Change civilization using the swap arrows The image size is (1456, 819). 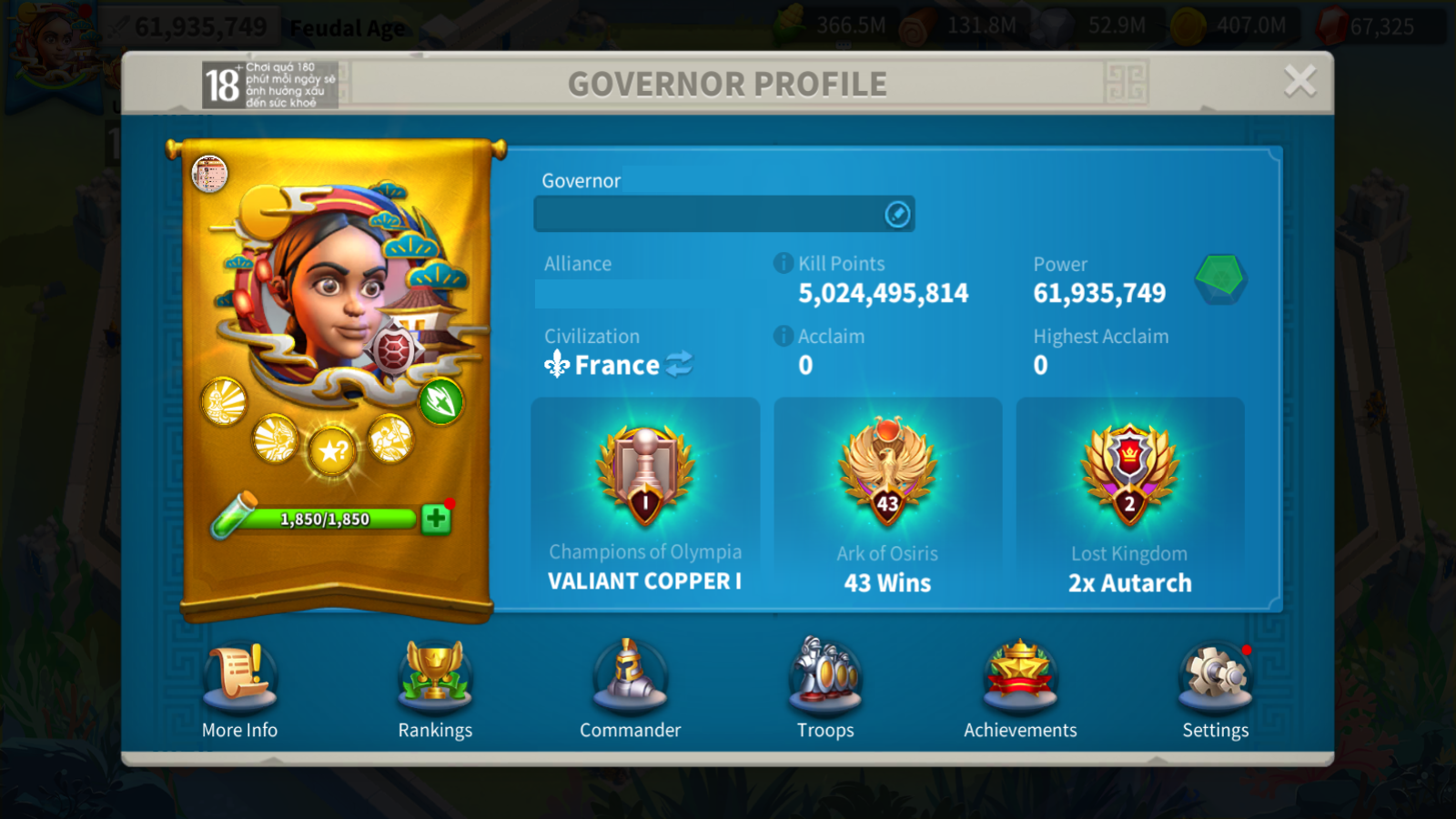click(x=679, y=365)
